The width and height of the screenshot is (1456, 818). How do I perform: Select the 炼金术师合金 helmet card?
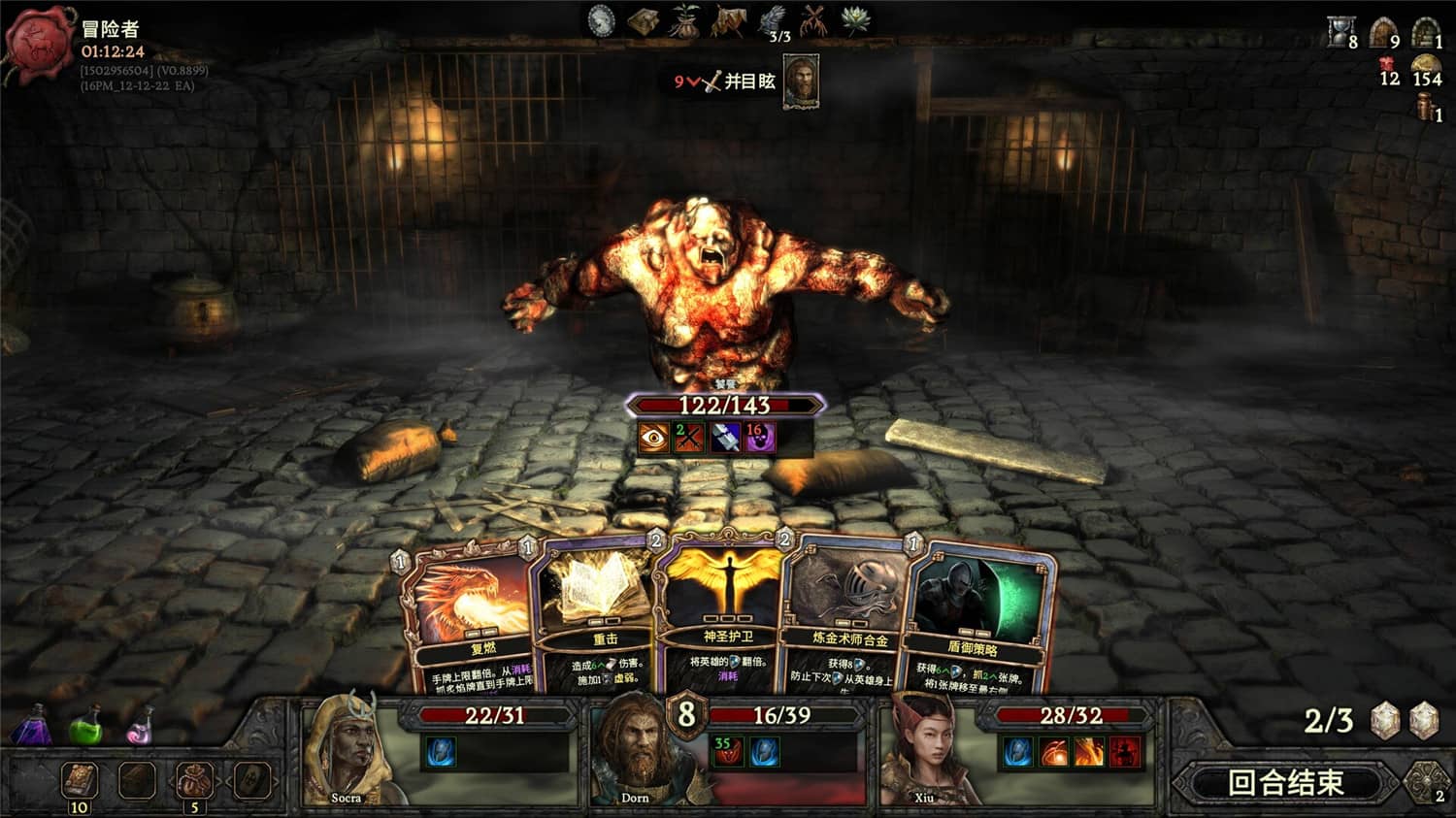coord(848,611)
